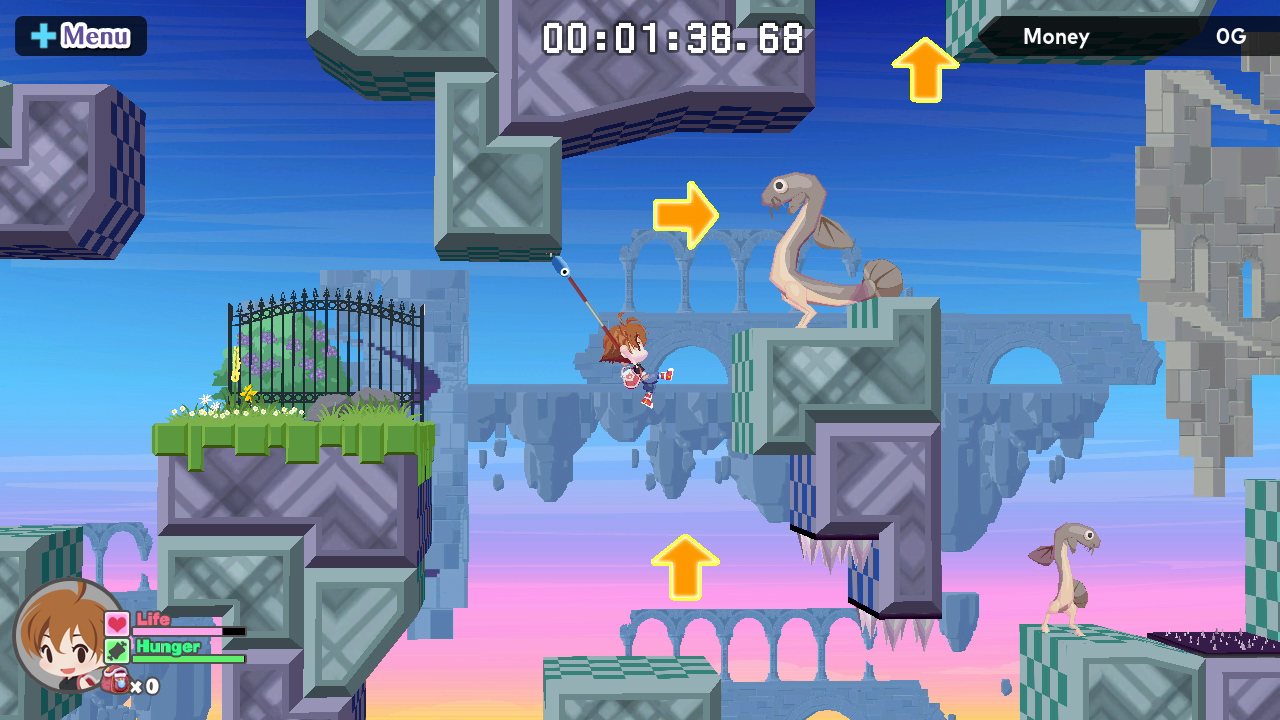This screenshot has width=1280, height=720.
Task: Click the yellow arrow near the snake enemy
Action: (688, 213)
